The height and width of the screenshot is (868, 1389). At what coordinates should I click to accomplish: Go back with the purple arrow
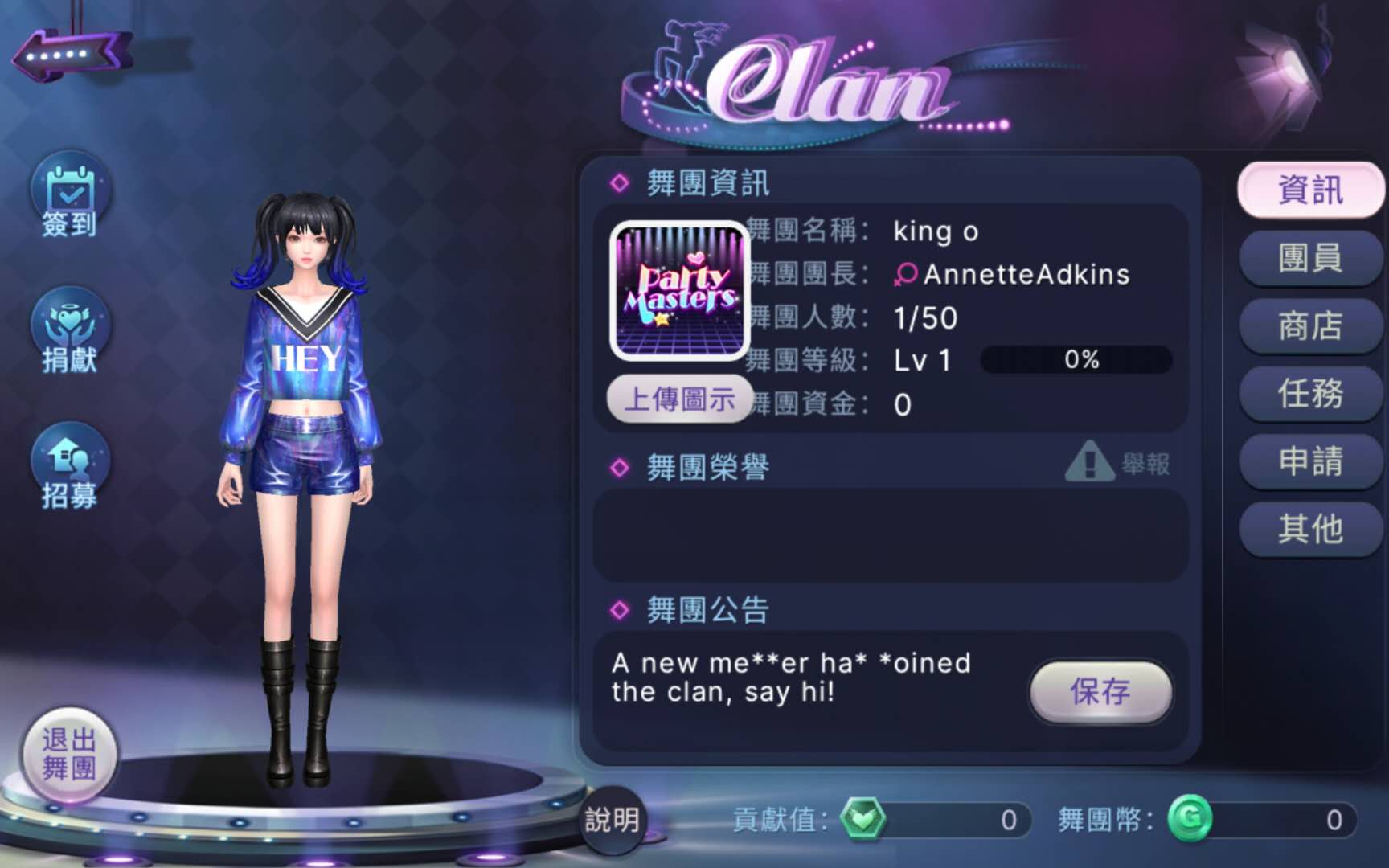pyautogui.click(x=71, y=55)
